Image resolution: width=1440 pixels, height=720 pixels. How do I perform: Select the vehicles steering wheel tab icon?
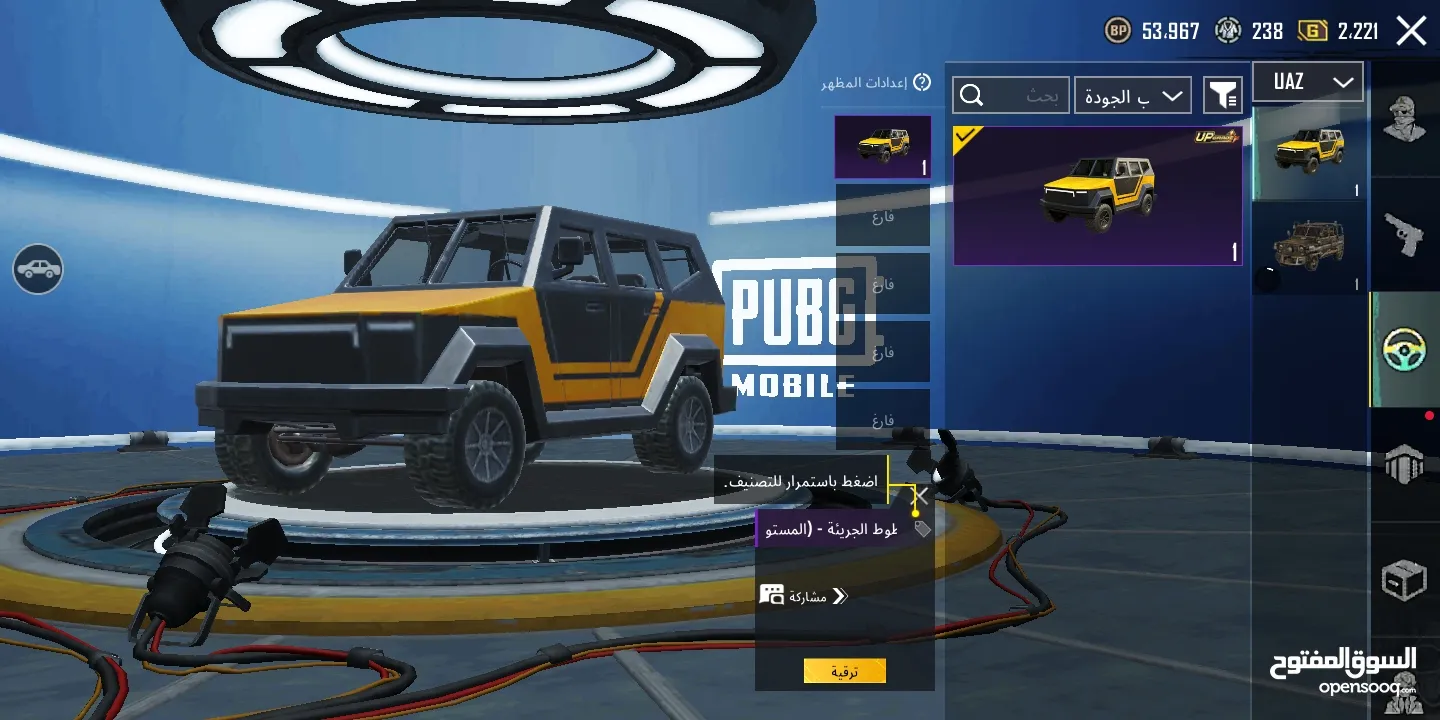[1405, 350]
